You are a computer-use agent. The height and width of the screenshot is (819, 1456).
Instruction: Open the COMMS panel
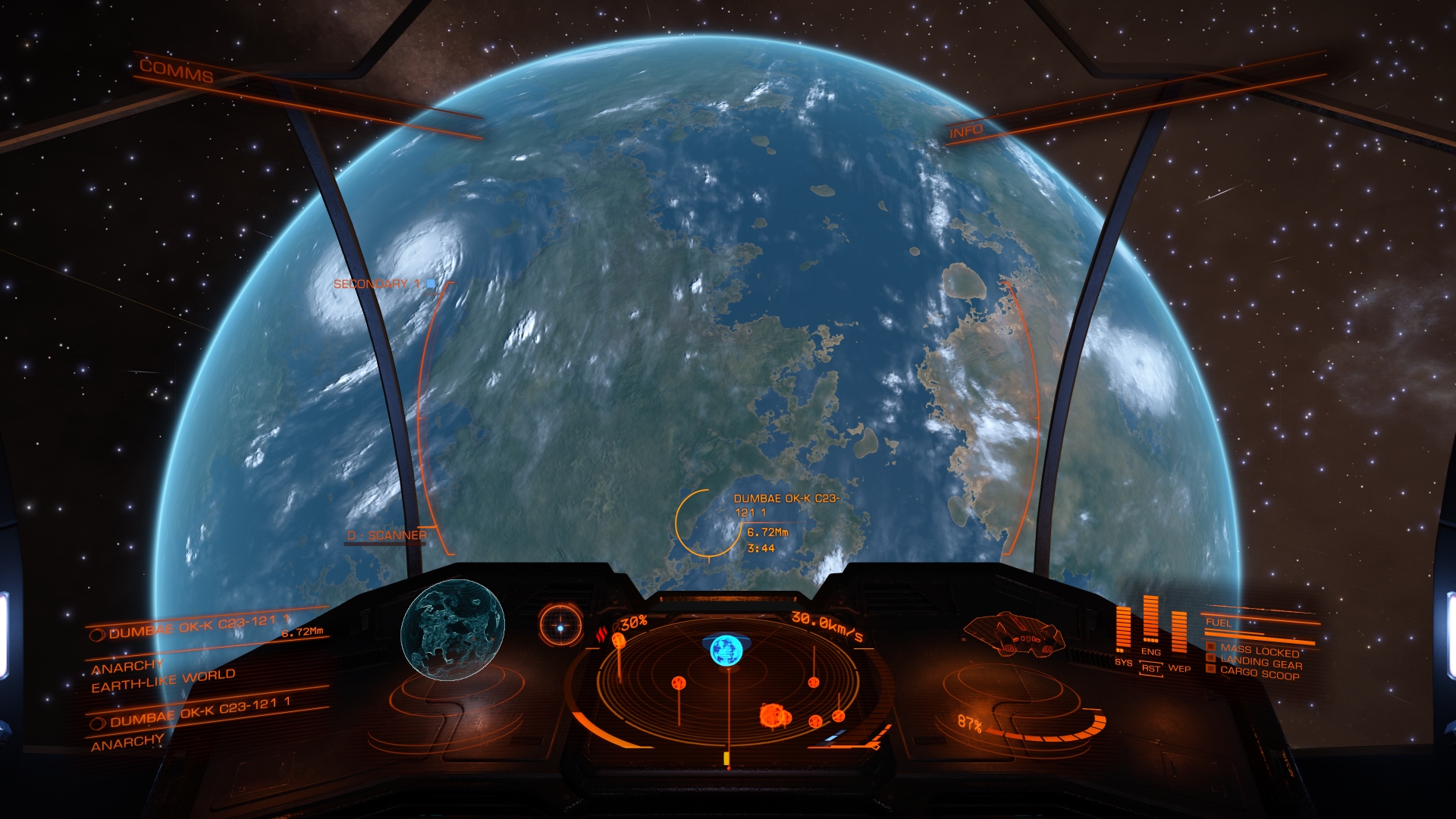[176, 72]
